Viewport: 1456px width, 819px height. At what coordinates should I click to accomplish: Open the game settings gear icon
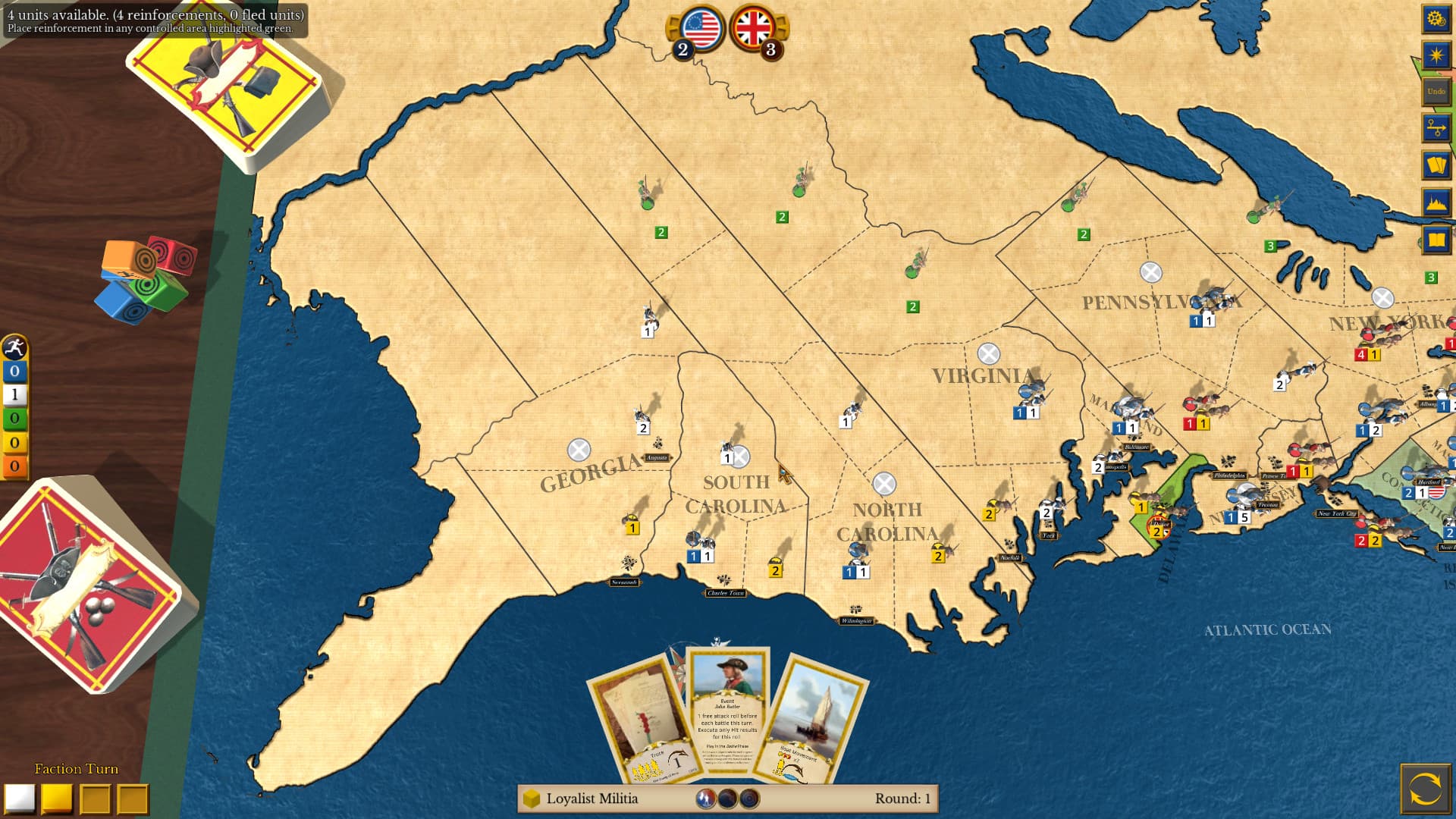pyautogui.click(x=1436, y=19)
